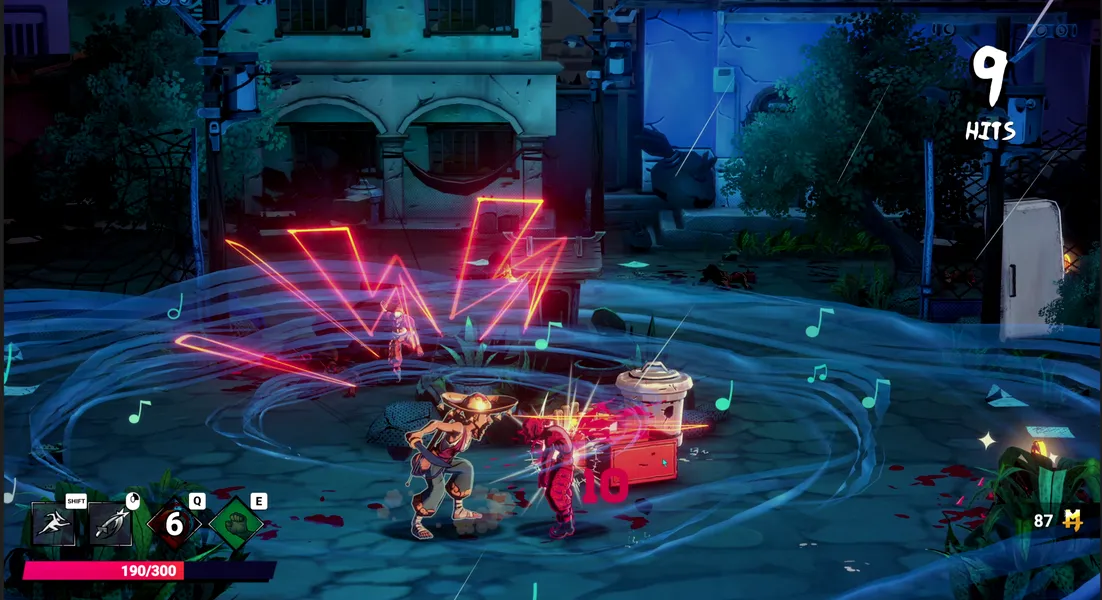Trigger the green fist ability
Viewport: 1102px width, 600px height.
click(236, 523)
